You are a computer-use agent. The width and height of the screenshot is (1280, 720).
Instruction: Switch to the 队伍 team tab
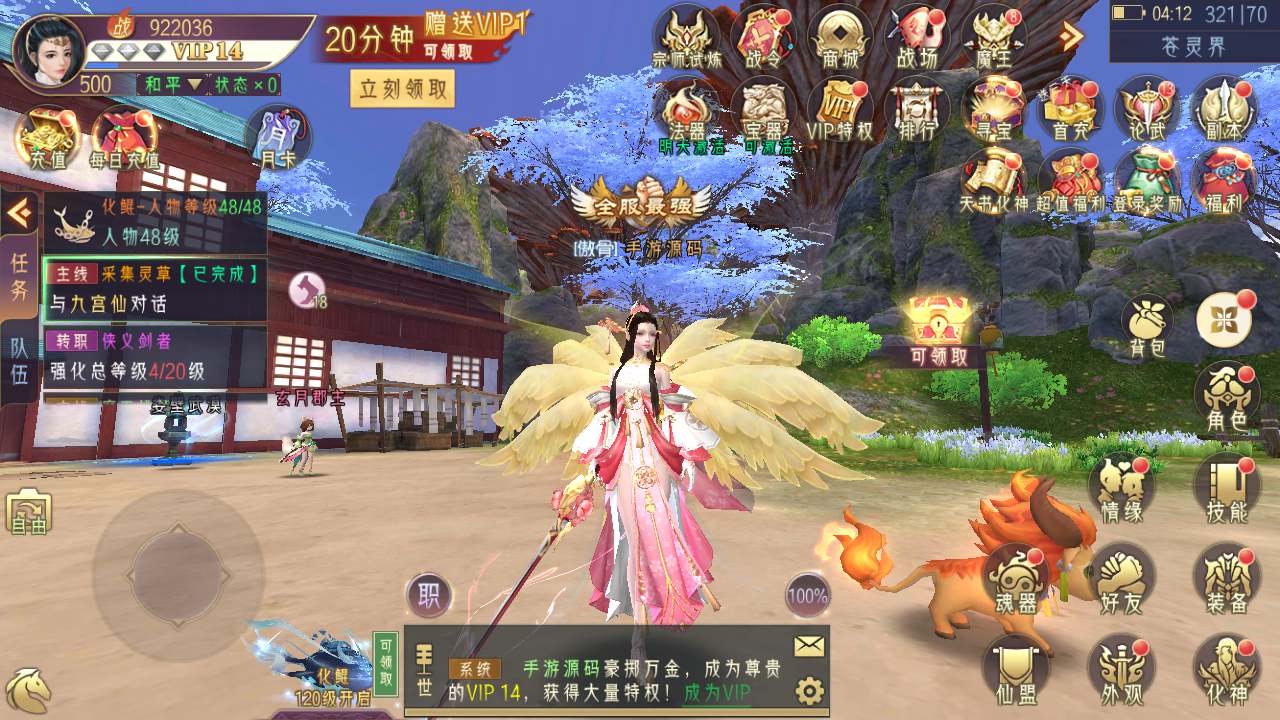coord(19,362)
